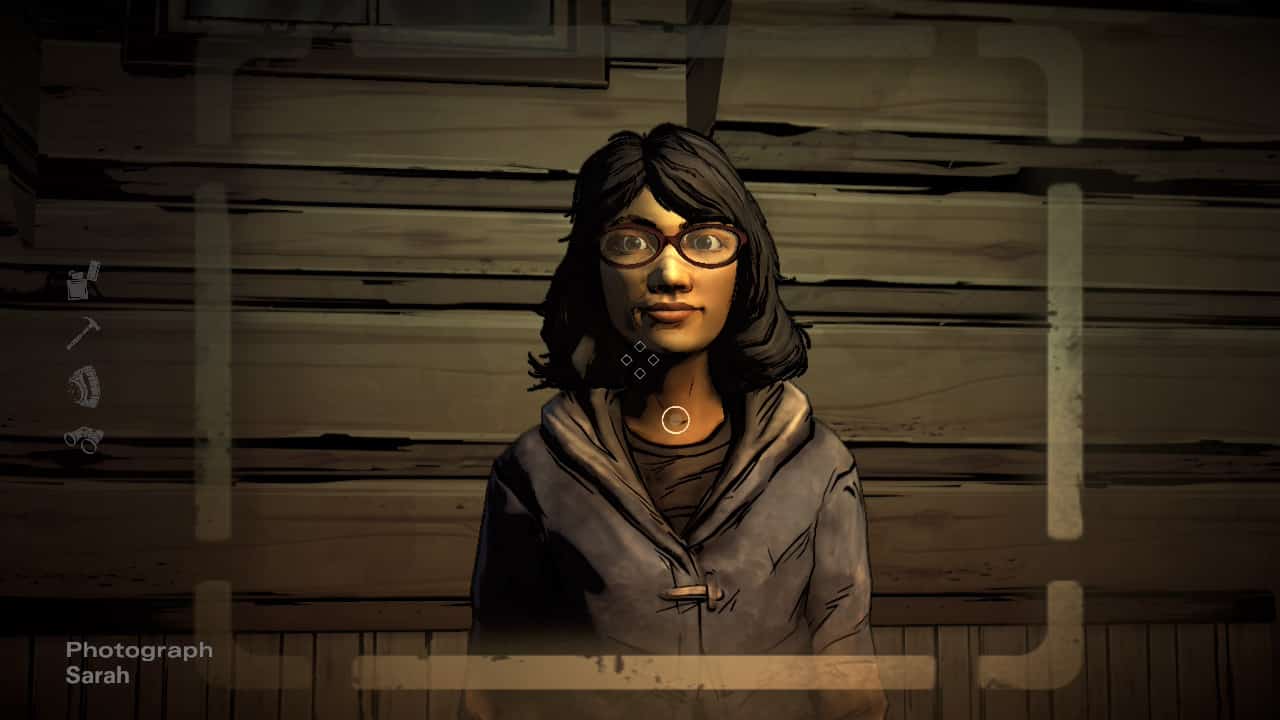Choose the hammer inventory item
Screen dimensions: 1280x720
83,333
